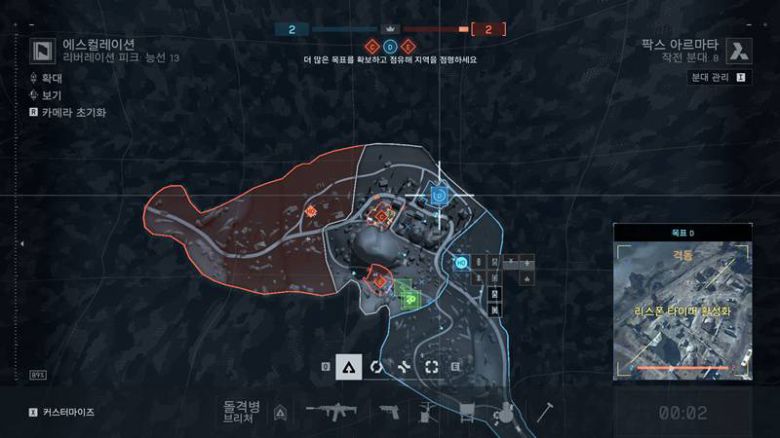Screen dimensions: 780x438
Task: Click the Pax Armata faction emblem
Action: coord(738,50)
